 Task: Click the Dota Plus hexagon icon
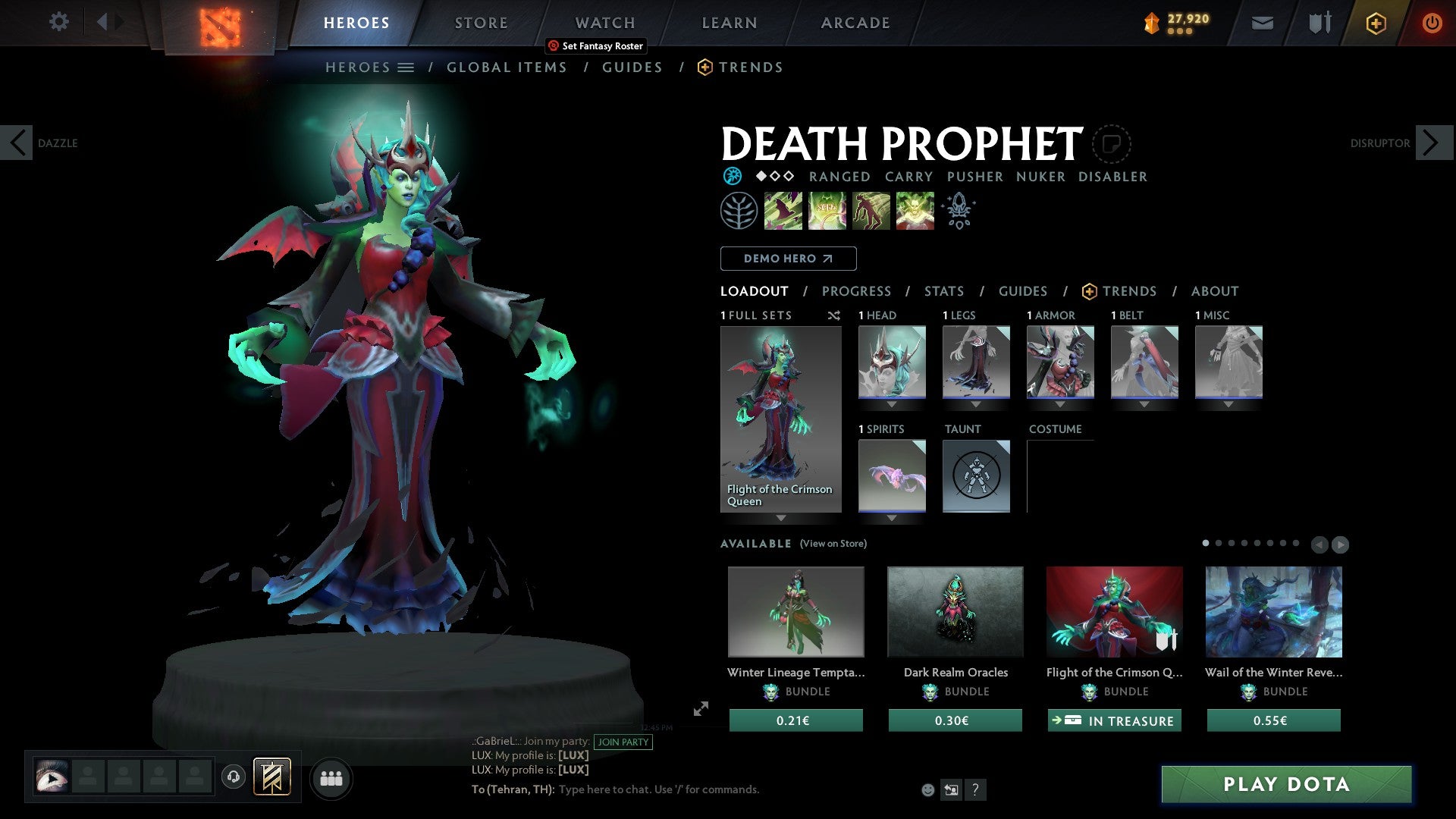pos(1375,23)
